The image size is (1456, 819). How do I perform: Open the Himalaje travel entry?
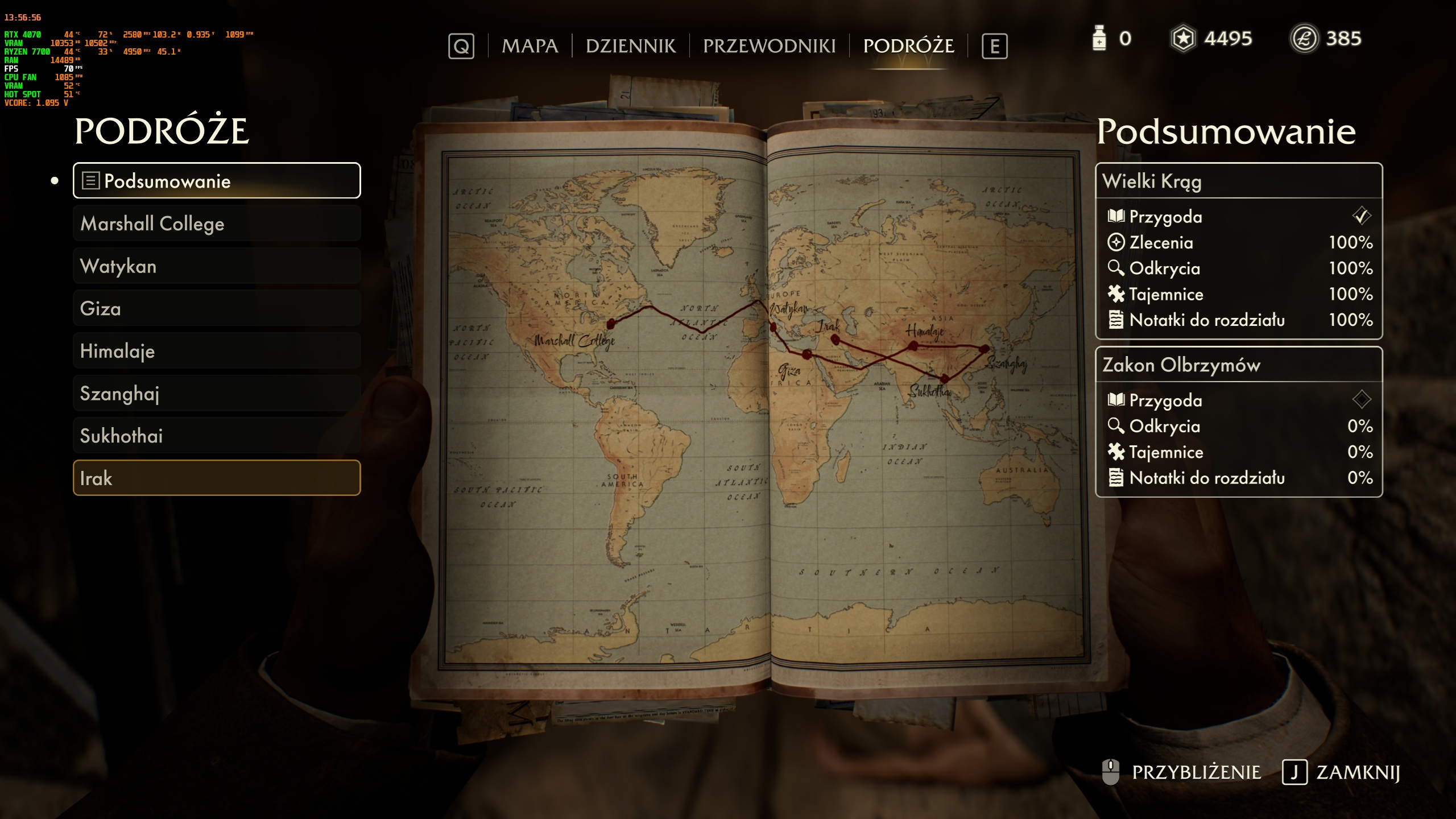pos(217,351)
